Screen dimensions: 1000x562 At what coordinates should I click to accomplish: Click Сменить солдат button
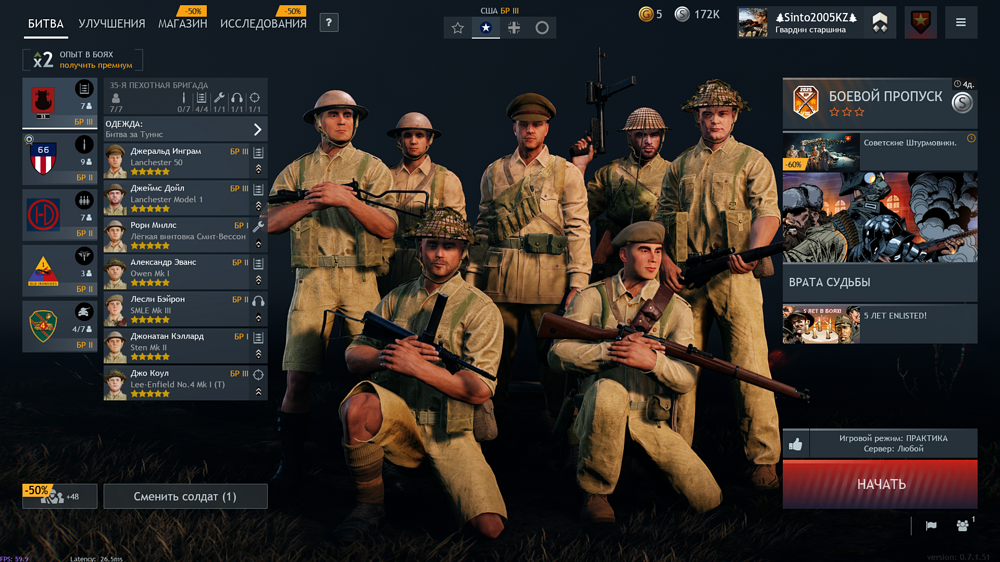tap(186, 496)
